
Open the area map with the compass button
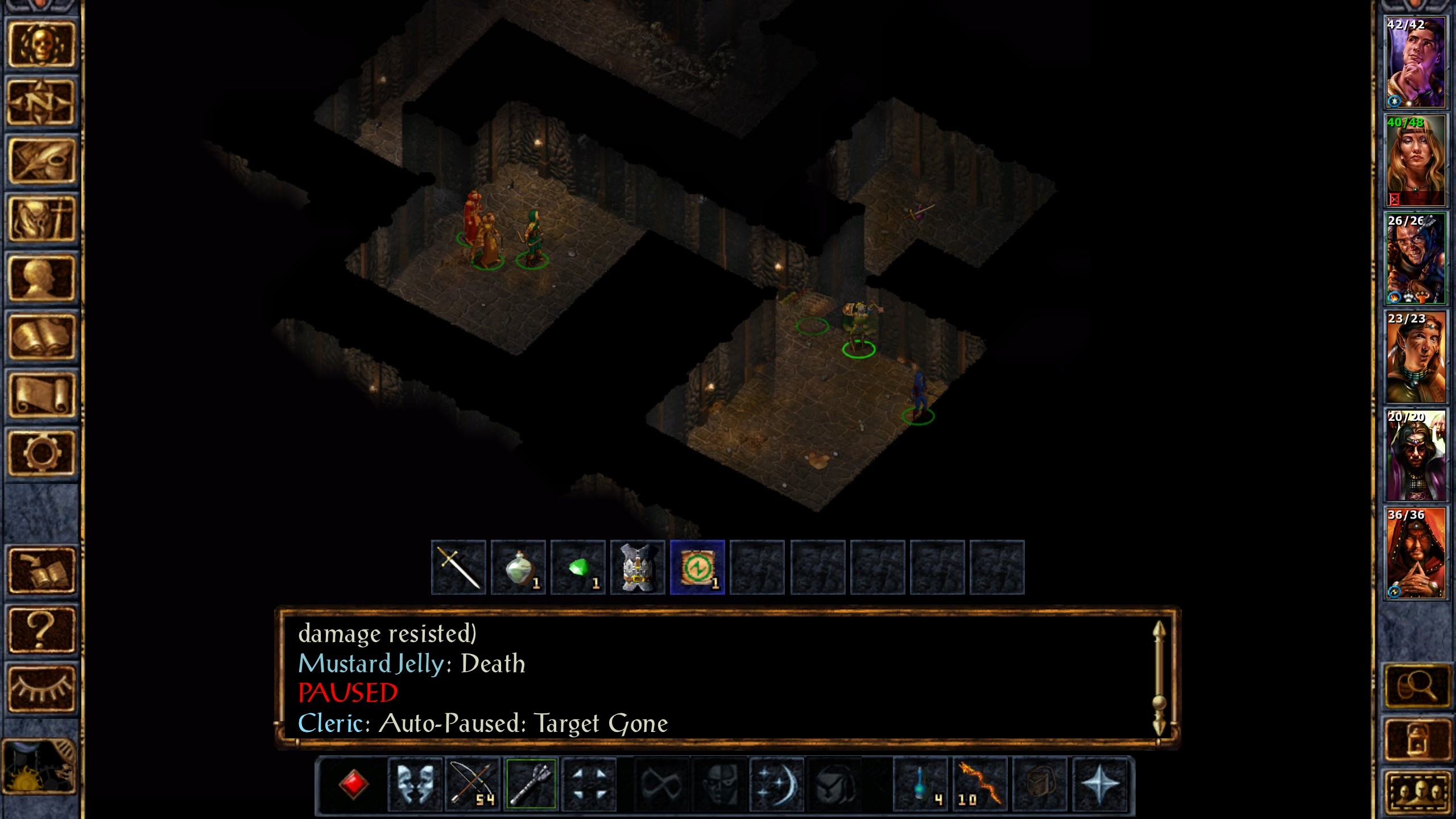(41, 102)
